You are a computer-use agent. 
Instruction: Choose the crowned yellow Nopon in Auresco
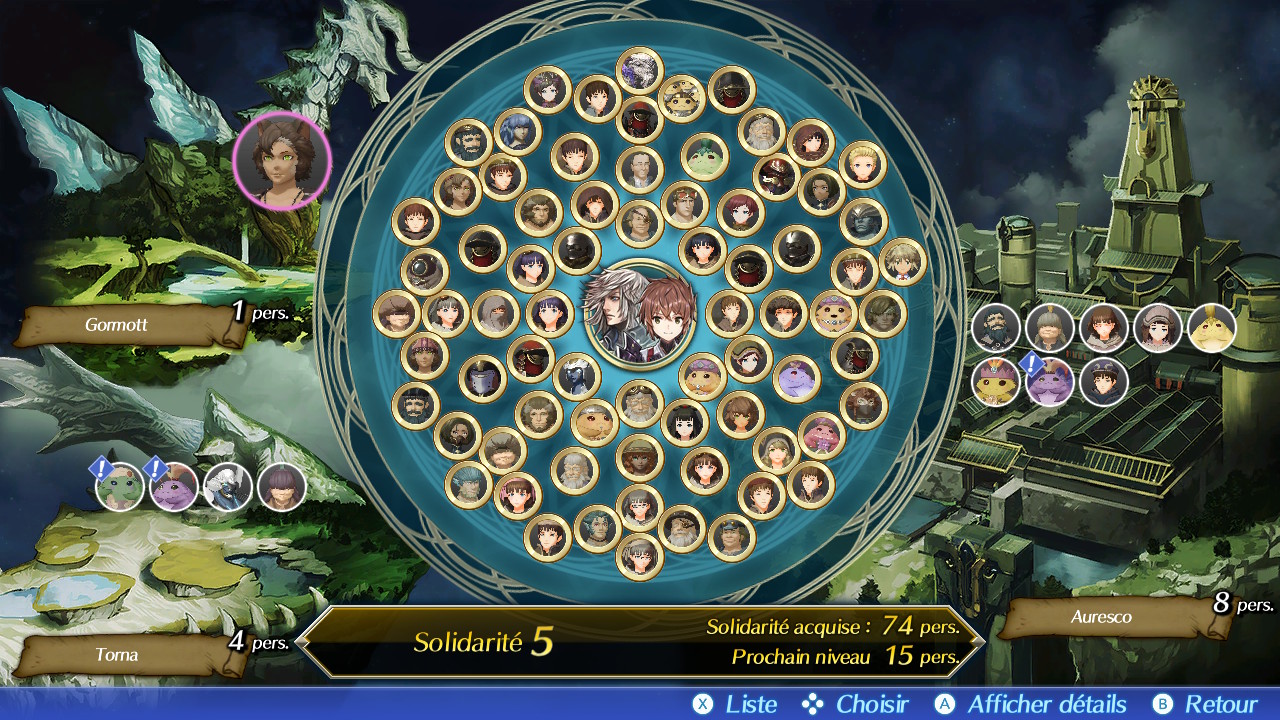[x=996, y=382]
